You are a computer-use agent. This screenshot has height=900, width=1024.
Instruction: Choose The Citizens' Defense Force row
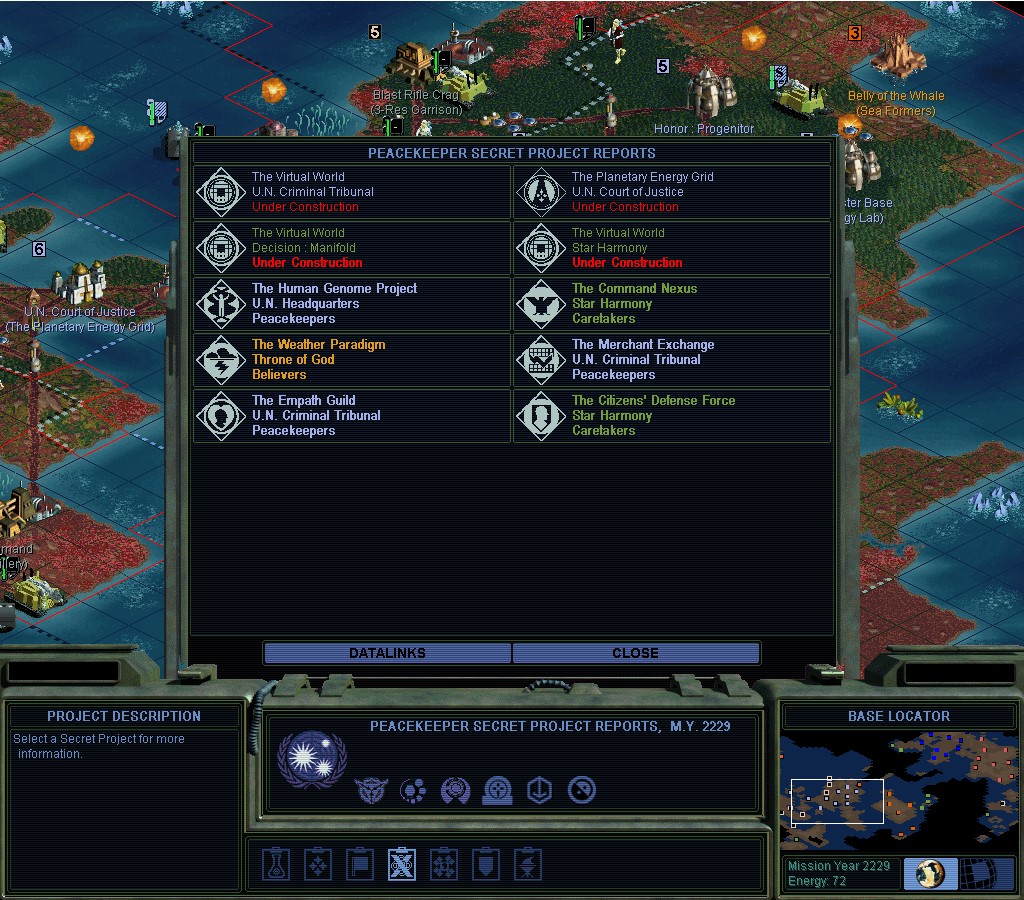[x=671, y=416]
